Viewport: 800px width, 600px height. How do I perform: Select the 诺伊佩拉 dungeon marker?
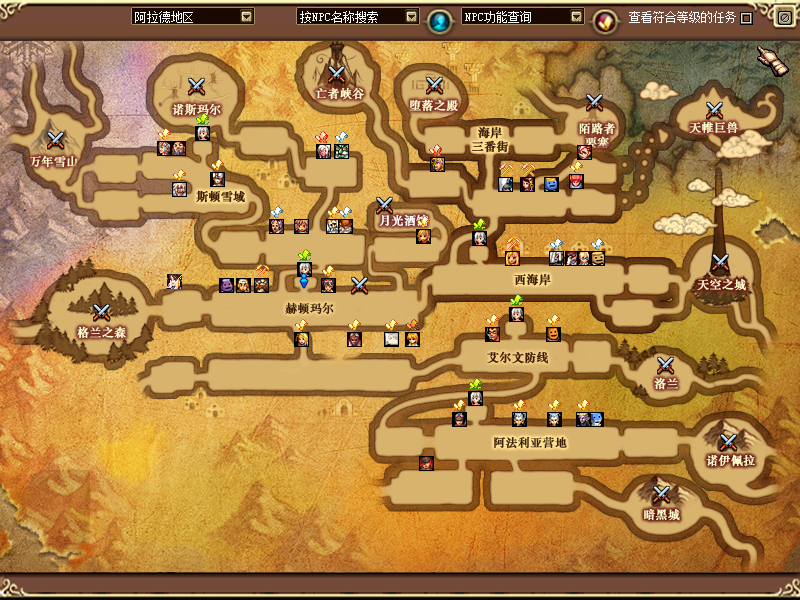[729, 441]
